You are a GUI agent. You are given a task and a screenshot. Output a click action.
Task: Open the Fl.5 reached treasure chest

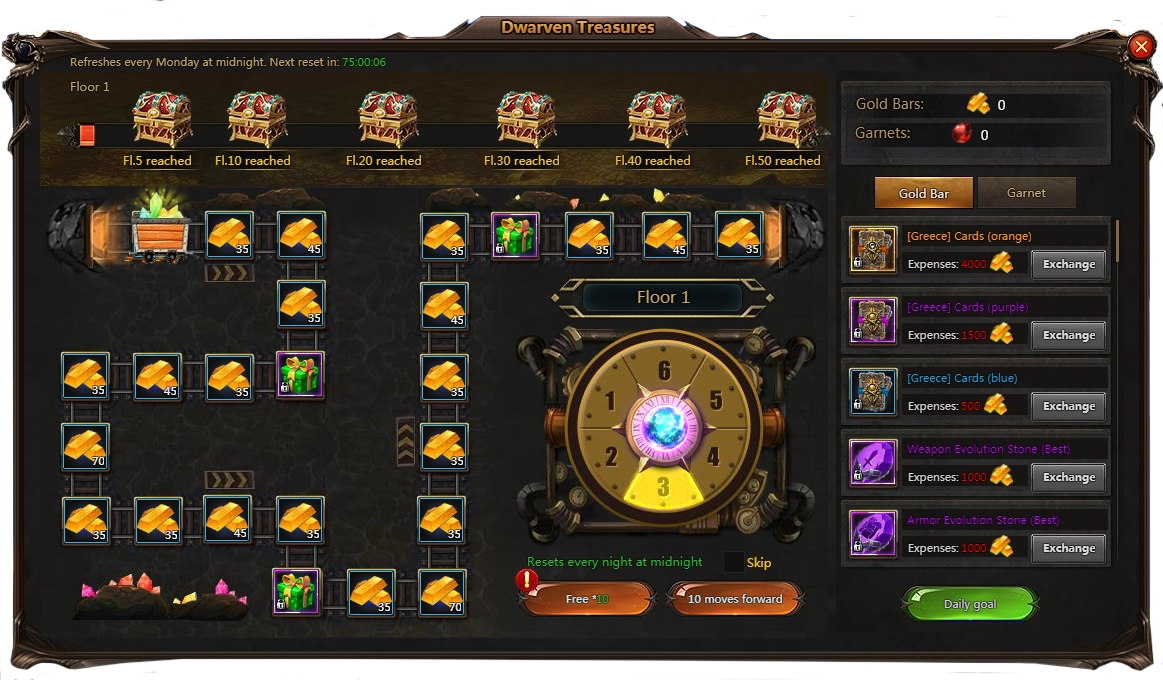[162, 120]
